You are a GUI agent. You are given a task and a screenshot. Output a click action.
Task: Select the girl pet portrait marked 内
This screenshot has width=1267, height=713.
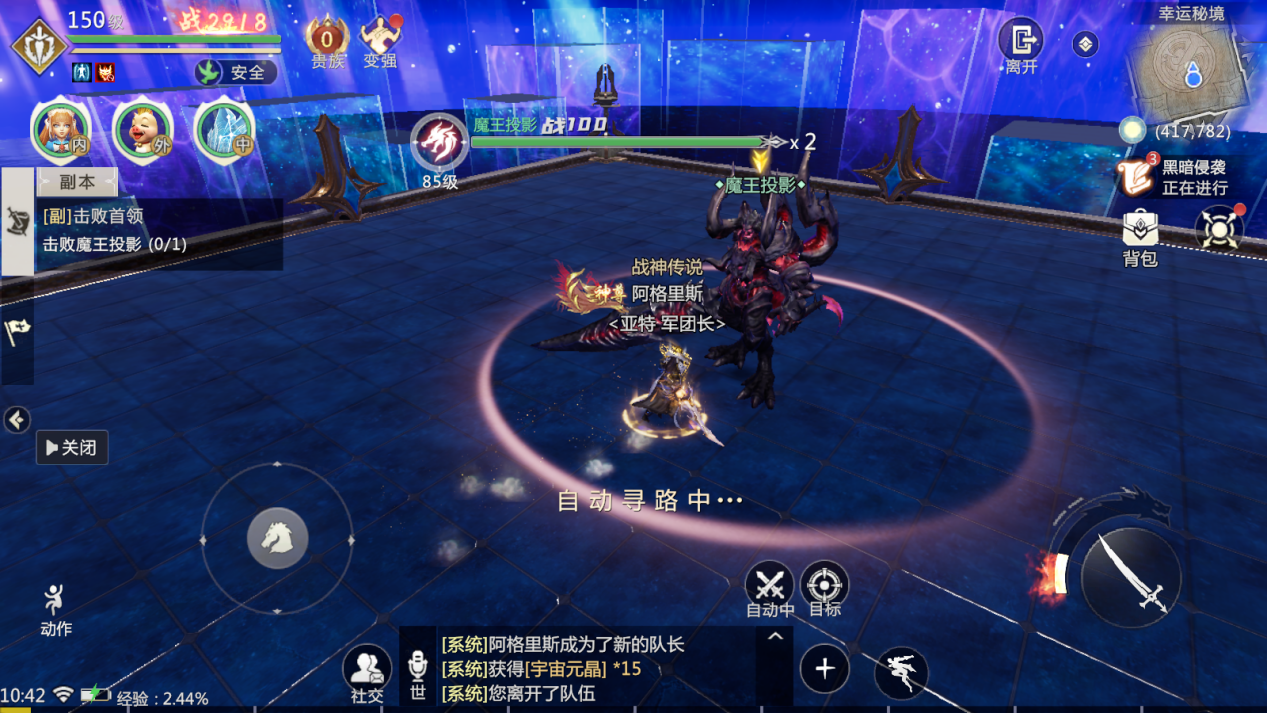coord(62,131)
